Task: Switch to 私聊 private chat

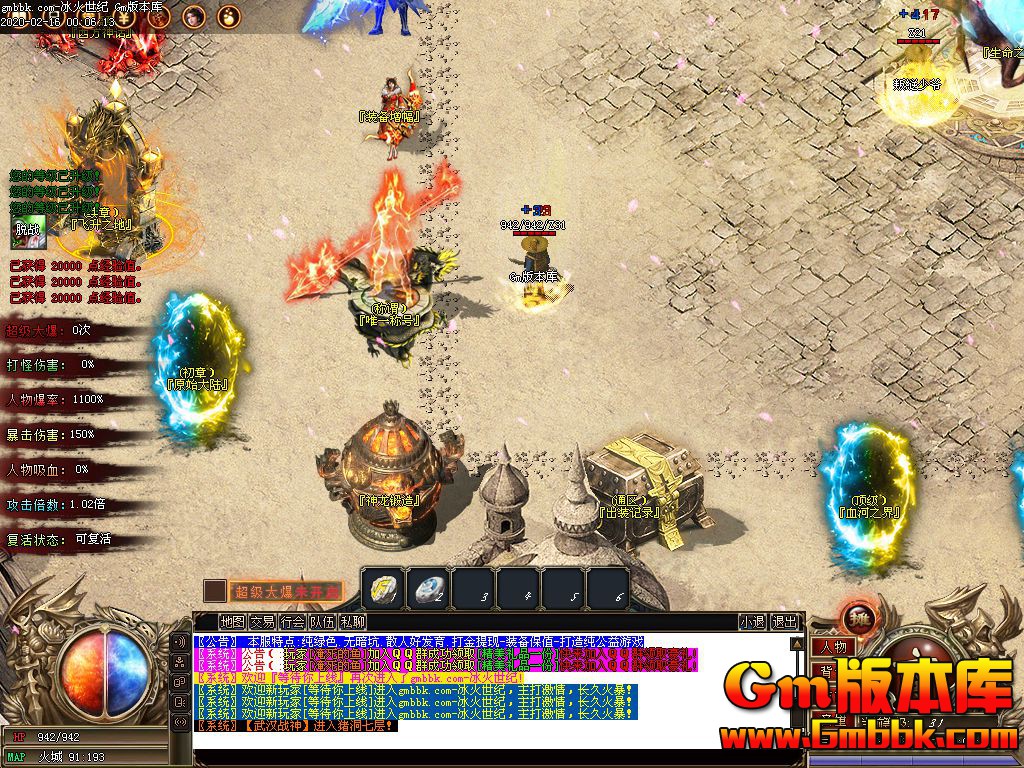Action: (x=352, y=621)
